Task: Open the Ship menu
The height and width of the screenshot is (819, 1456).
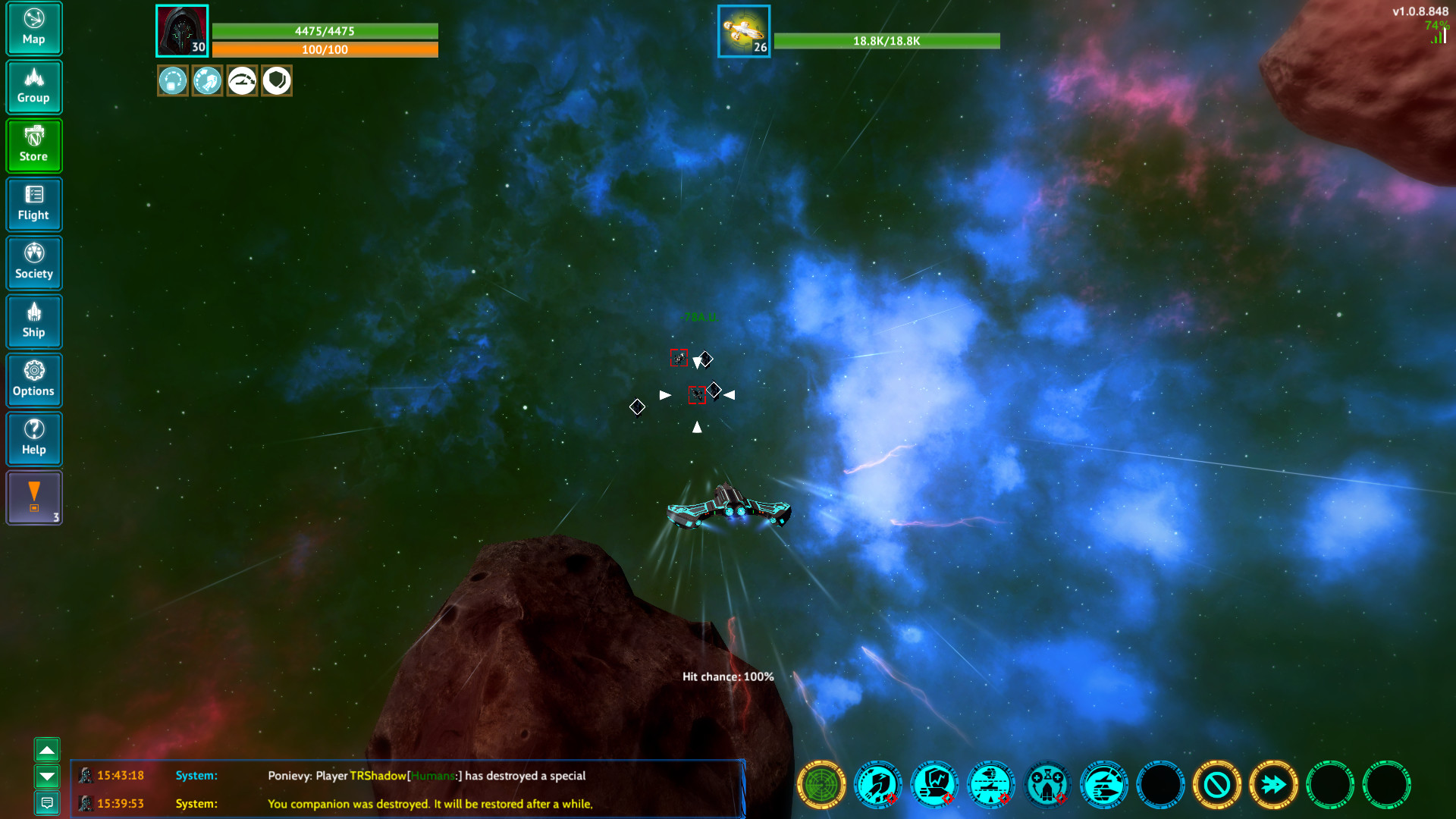Action: coord(33,322)
